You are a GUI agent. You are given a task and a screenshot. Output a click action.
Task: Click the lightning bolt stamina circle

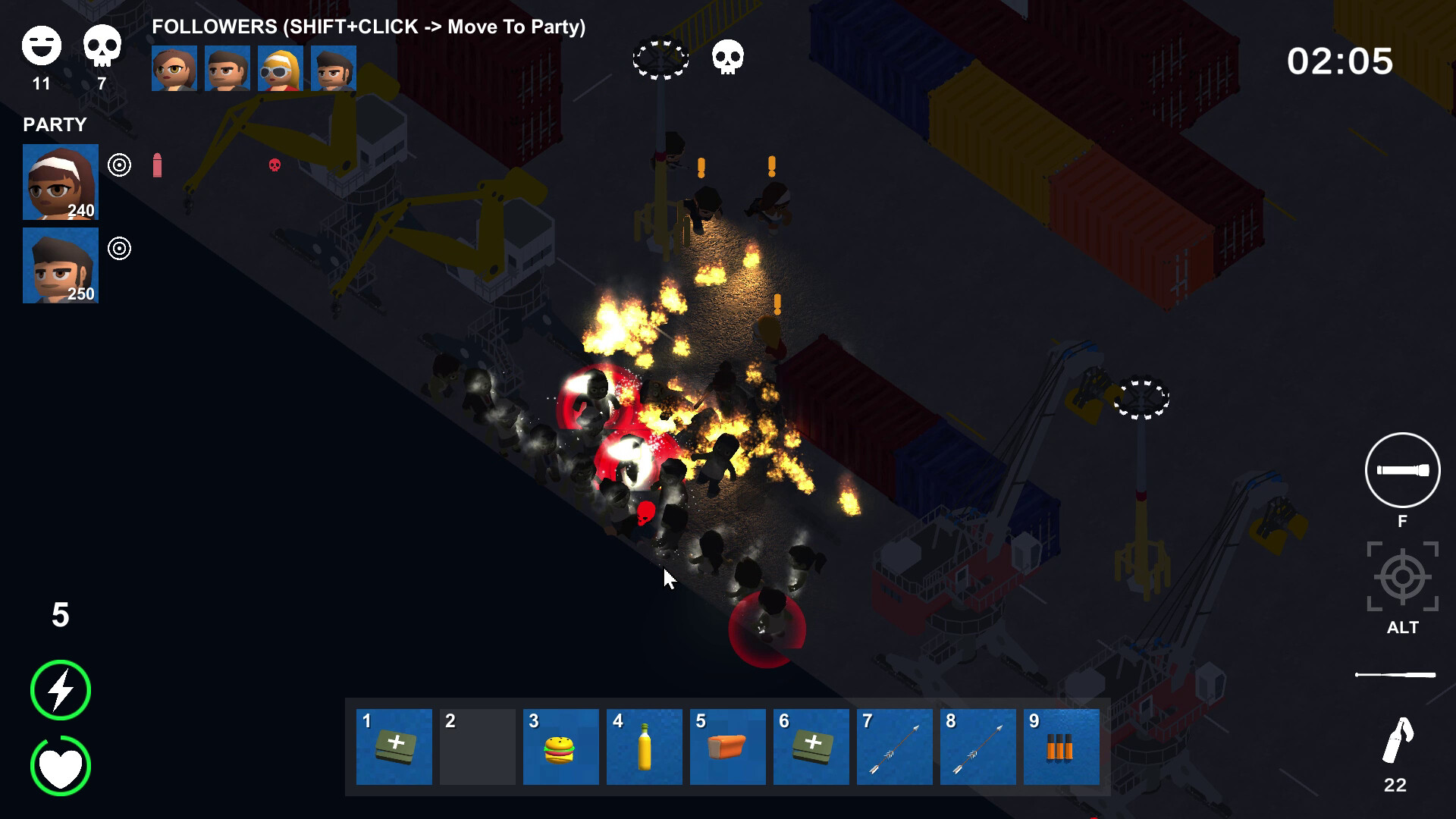point(60,691)
